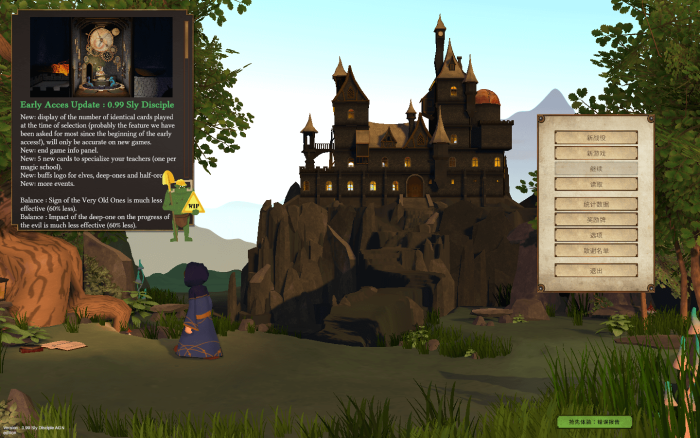Screen dimensions: 700x438
Task: Click the update news panel scrollbar
Action: pyautogui.click(x=186, y=40)
